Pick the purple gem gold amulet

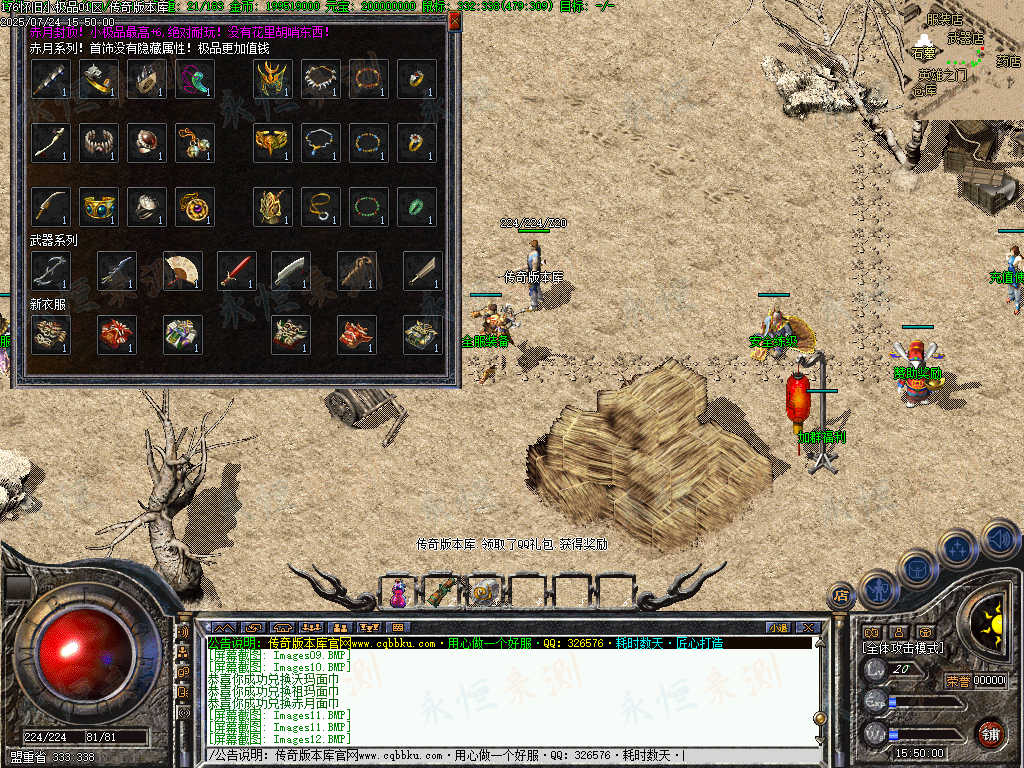[x=195, y=206]
